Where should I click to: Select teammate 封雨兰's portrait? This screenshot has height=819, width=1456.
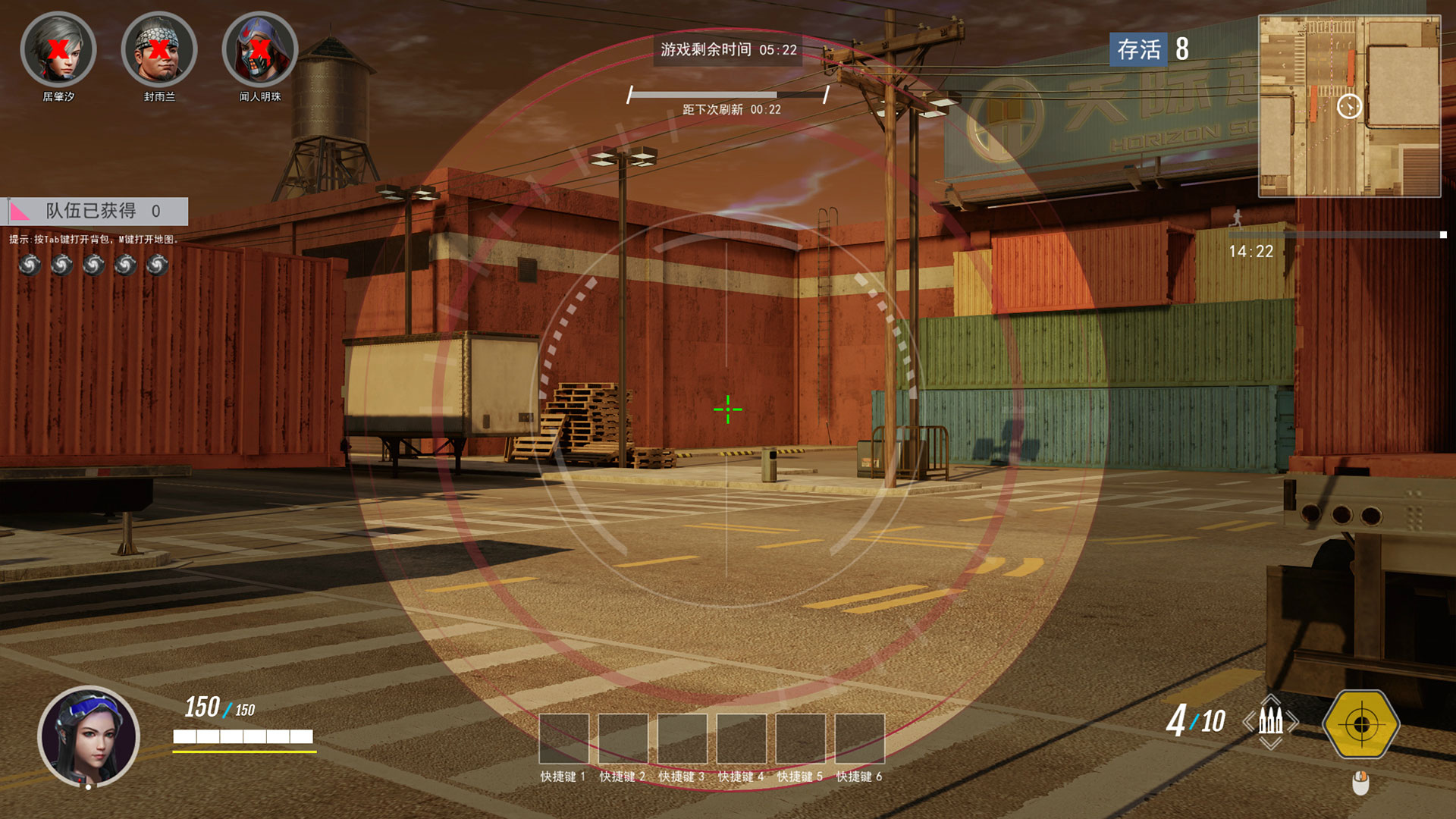(x=159, y=50)
